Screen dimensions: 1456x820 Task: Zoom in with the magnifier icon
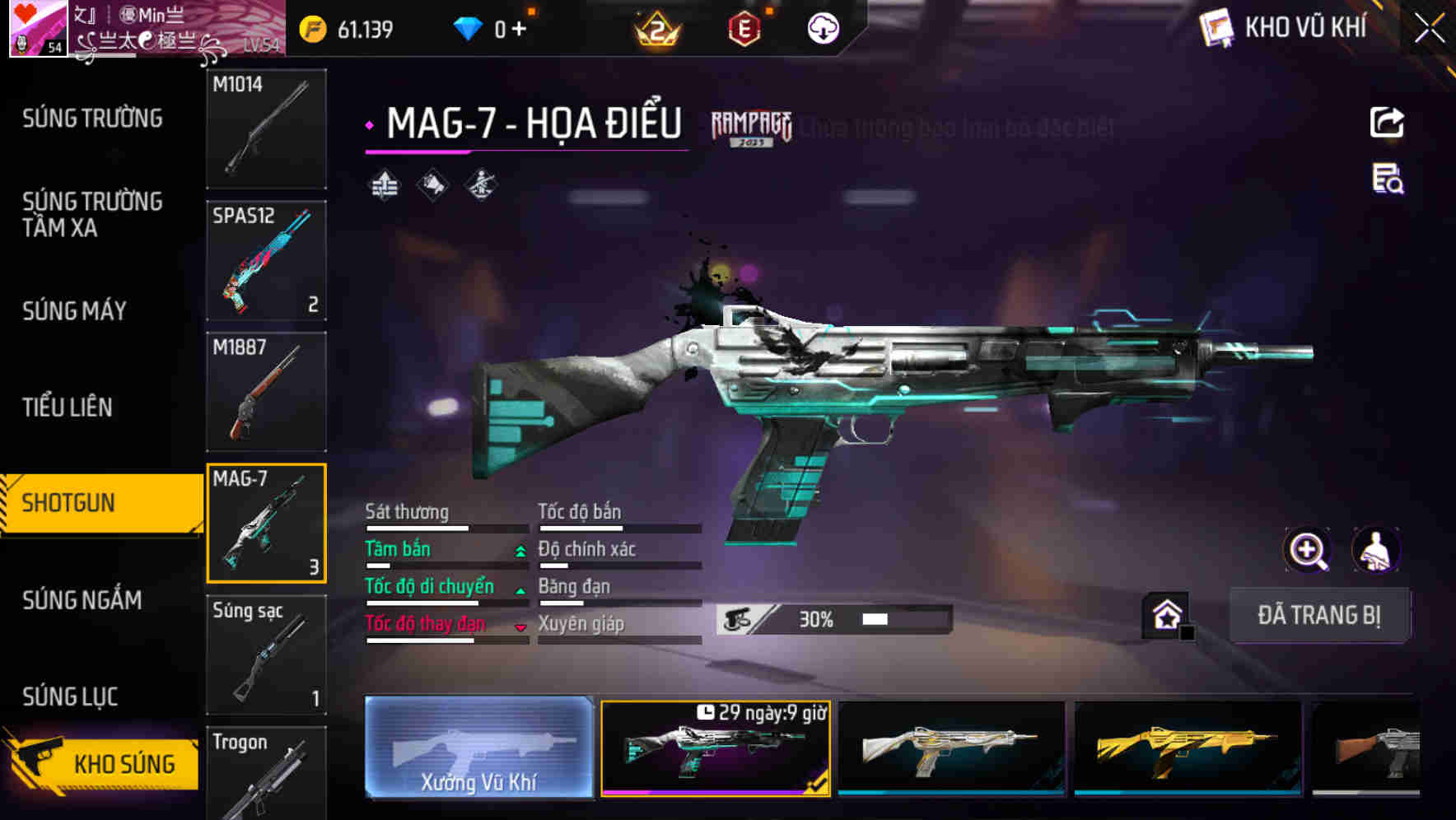tap(1308, 550)
